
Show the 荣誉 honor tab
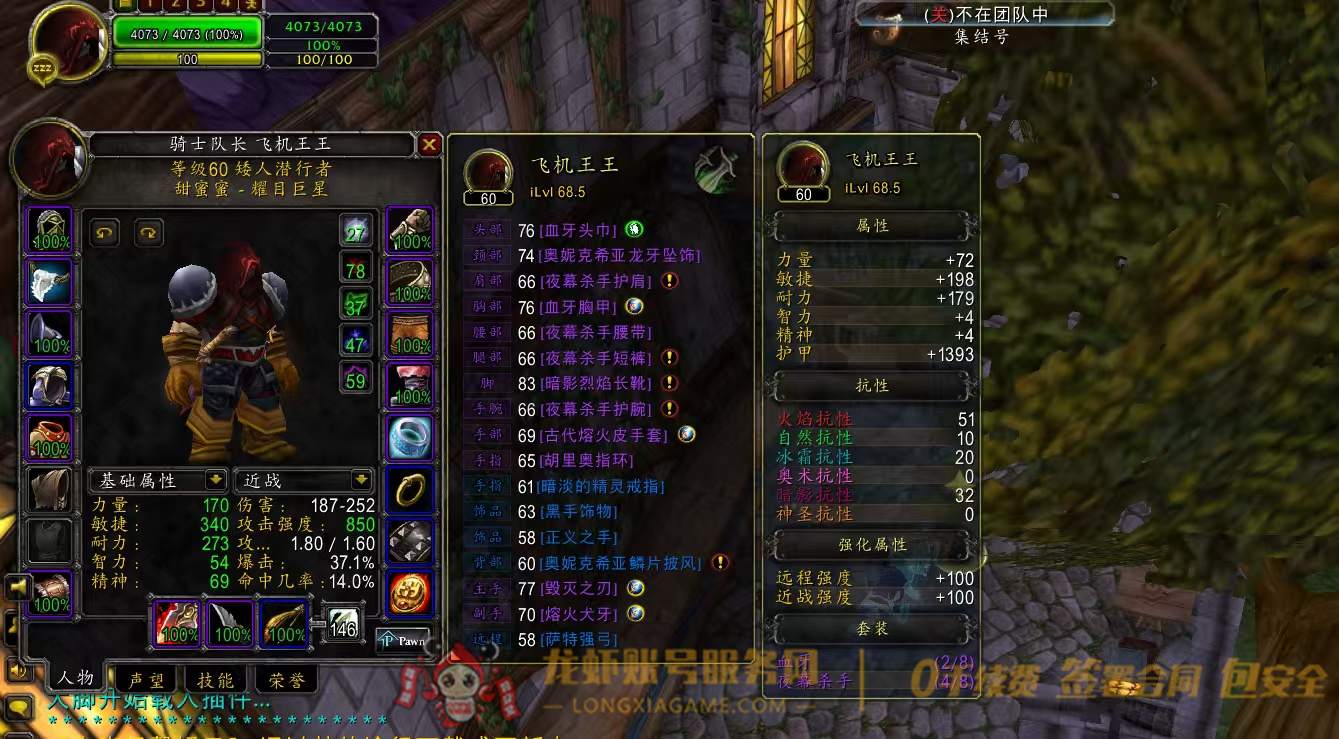[x=286, y=680]
